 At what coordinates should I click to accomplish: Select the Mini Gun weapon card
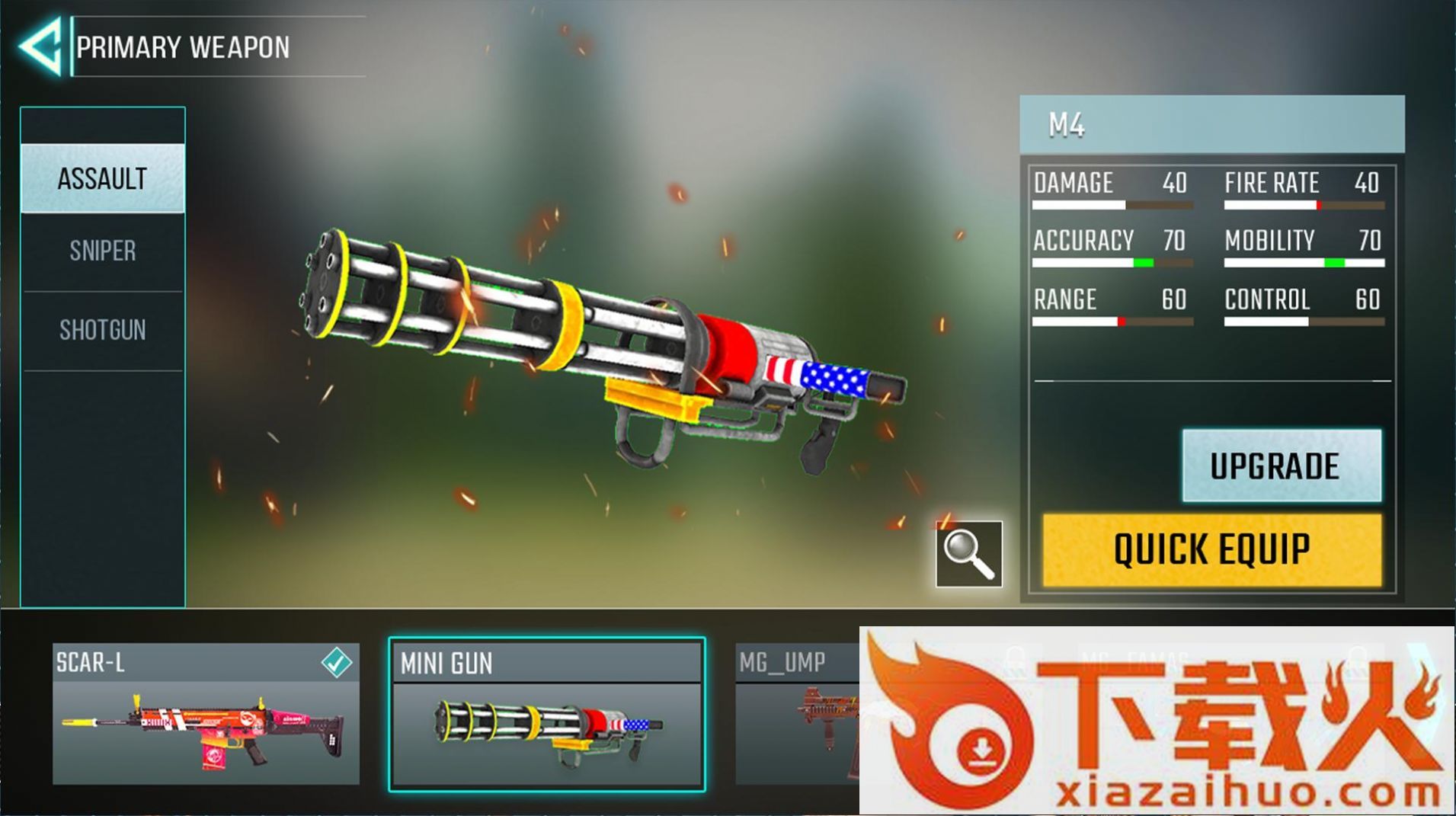(x=546, y=714)
